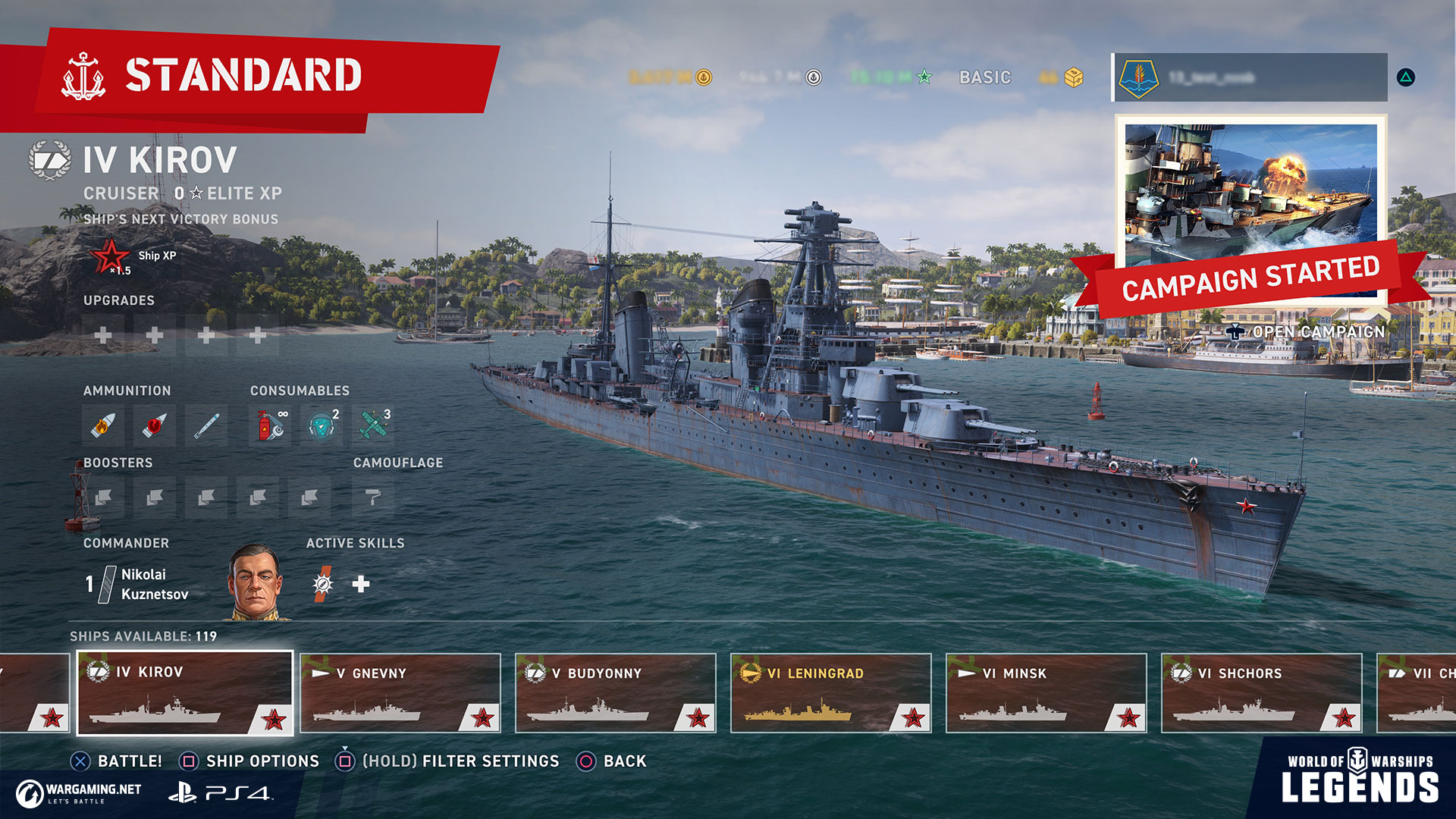The width and height of the screenshot is (1456, 819).
Task: Choose the V Budyonny ship card
Action: (616, 693)
